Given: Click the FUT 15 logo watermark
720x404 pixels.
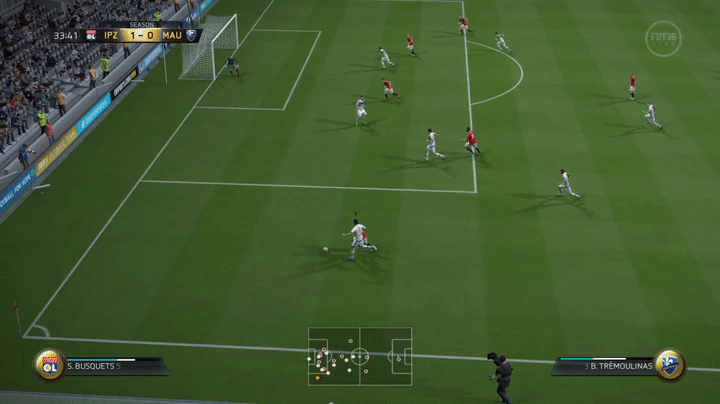Looking at the screenshot, I should pyautogui.click(x=663, y=38).
